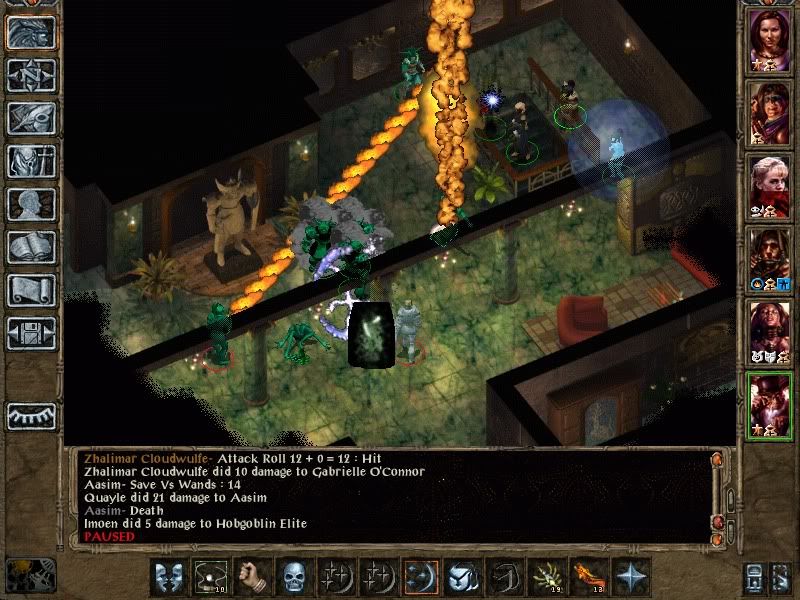
Task: Activate the twin masks action button
Action: point(167,577)
